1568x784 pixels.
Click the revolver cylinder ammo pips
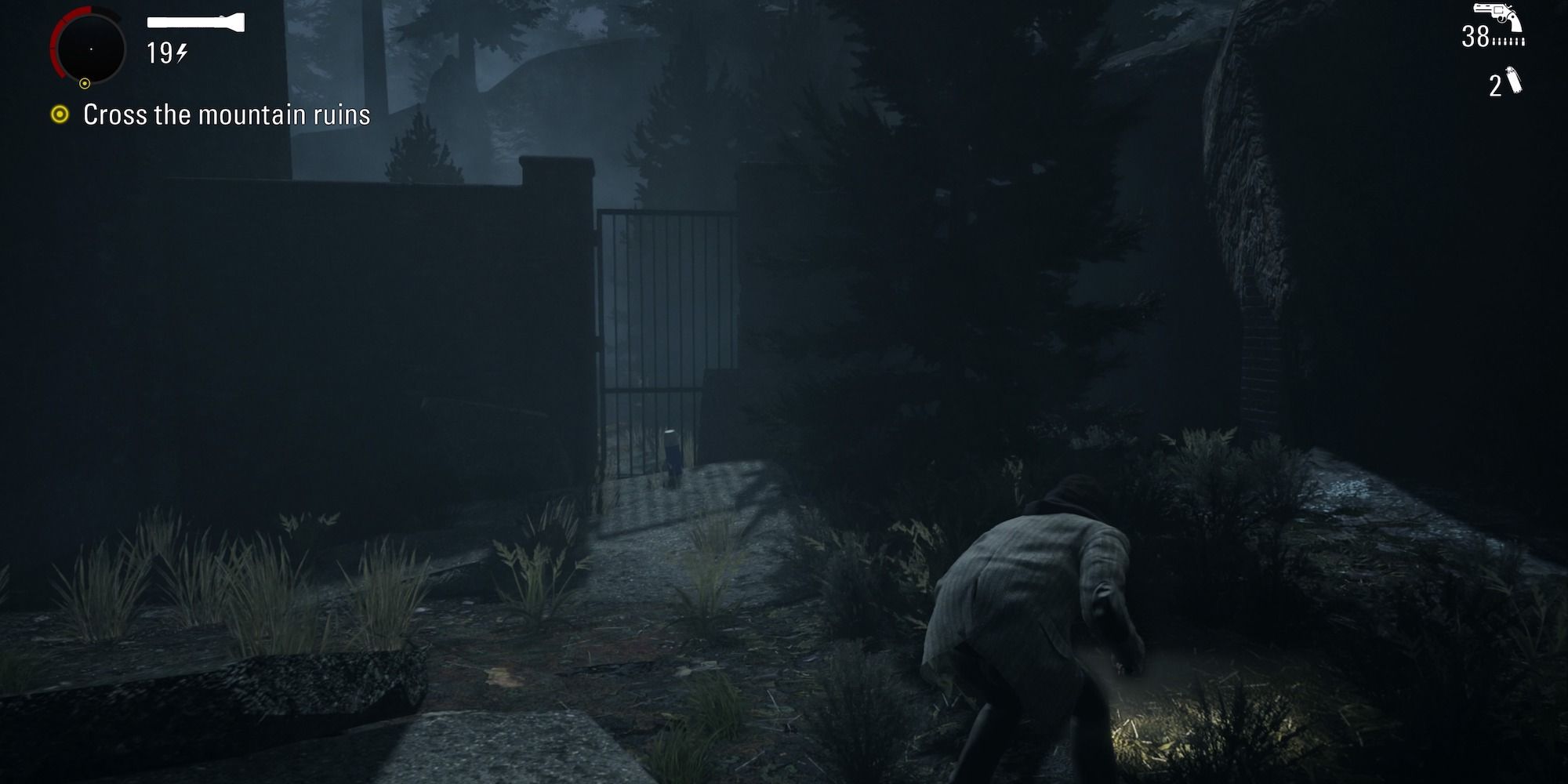[x=1508, y=41]
